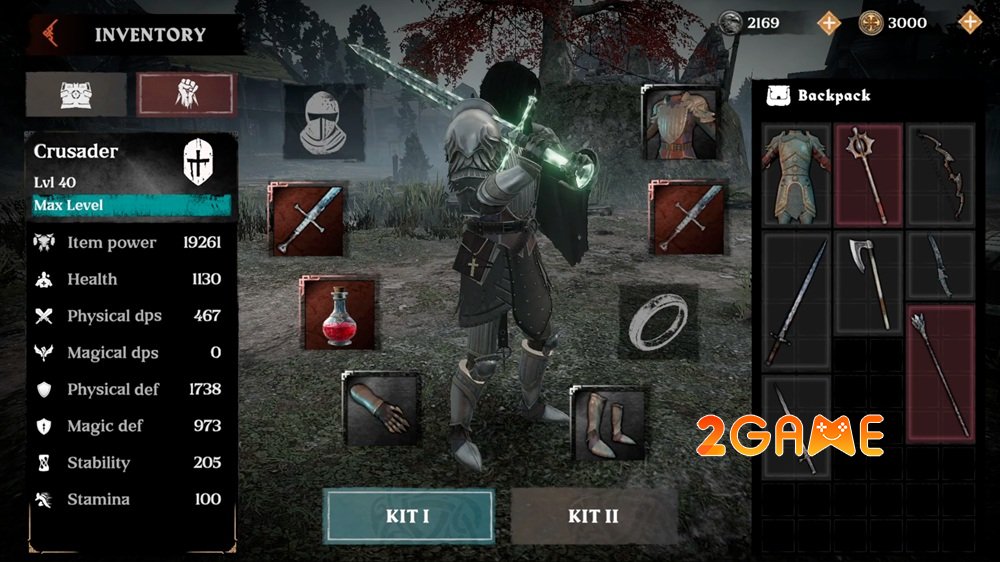
Task: Switch to the KIT II loadout
Action: pyautogui.click(x=594, y=516)
